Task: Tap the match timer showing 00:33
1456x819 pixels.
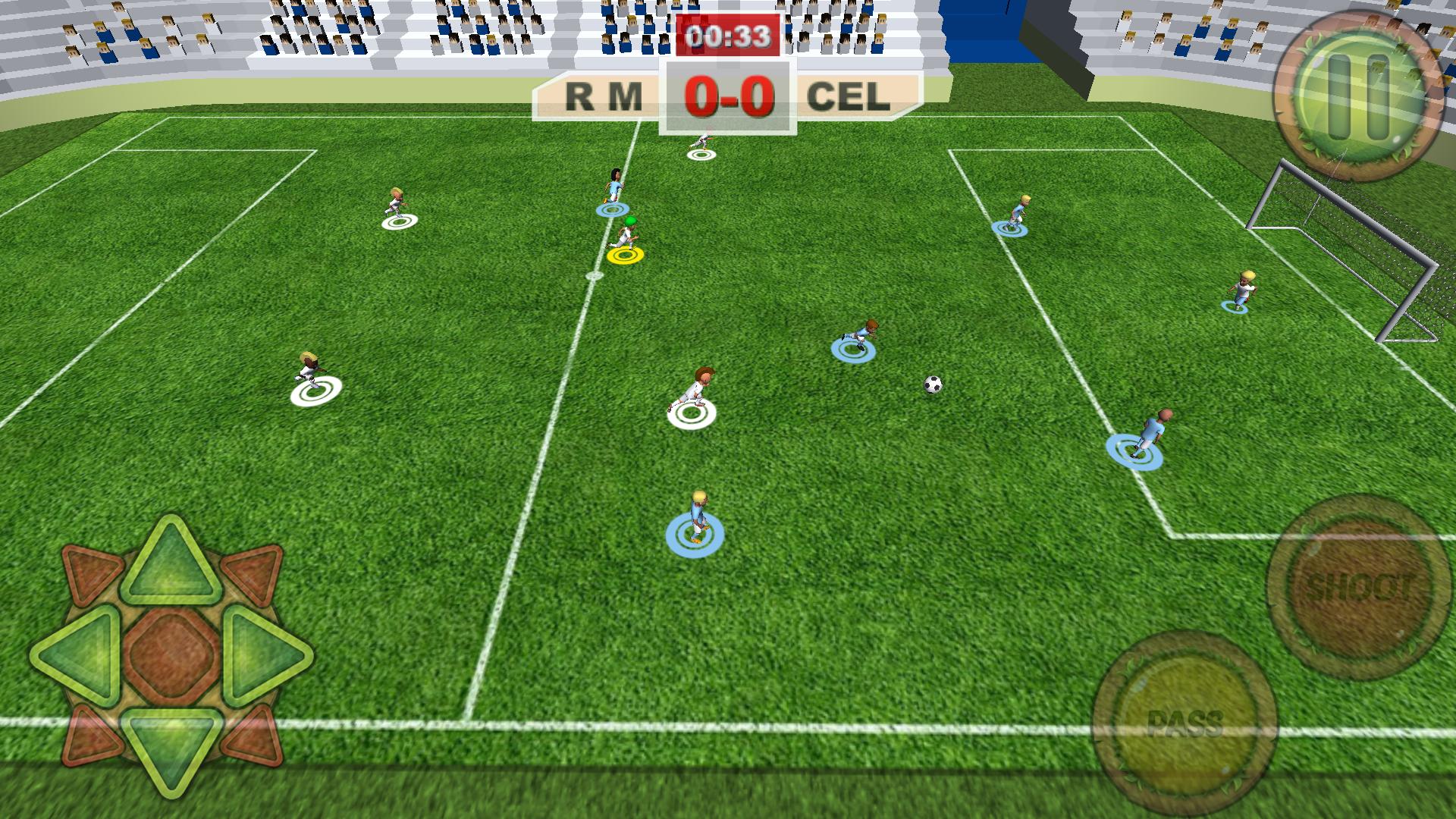Action: pos(729,33)
